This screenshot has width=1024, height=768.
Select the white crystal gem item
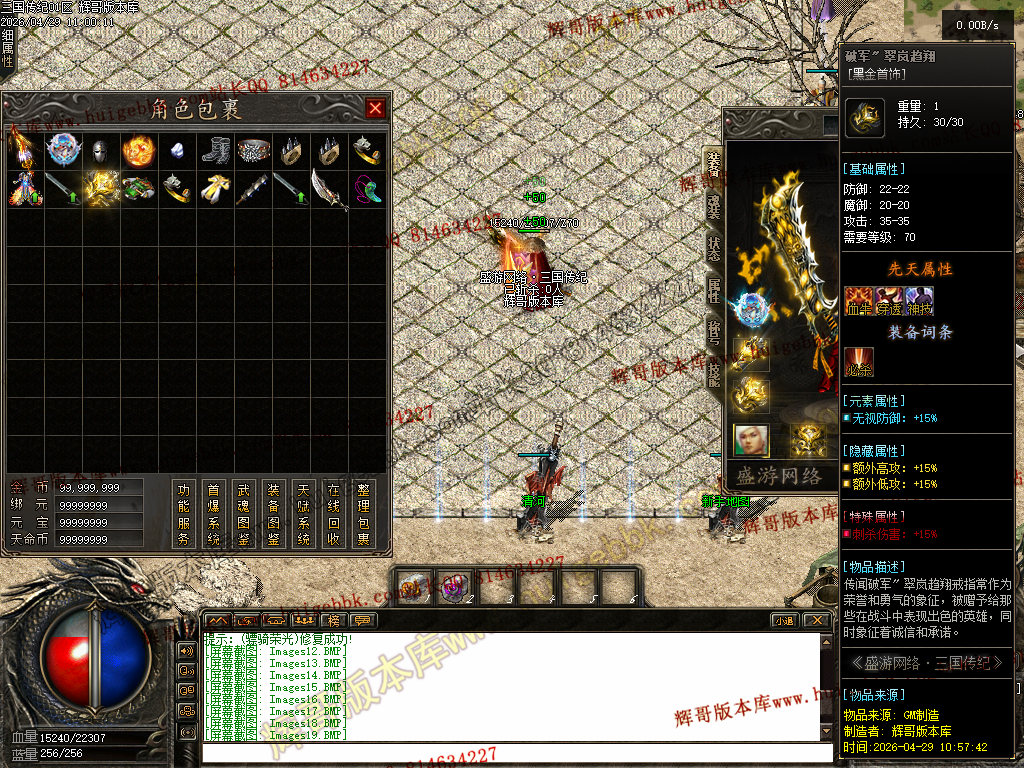pos(176,152)
